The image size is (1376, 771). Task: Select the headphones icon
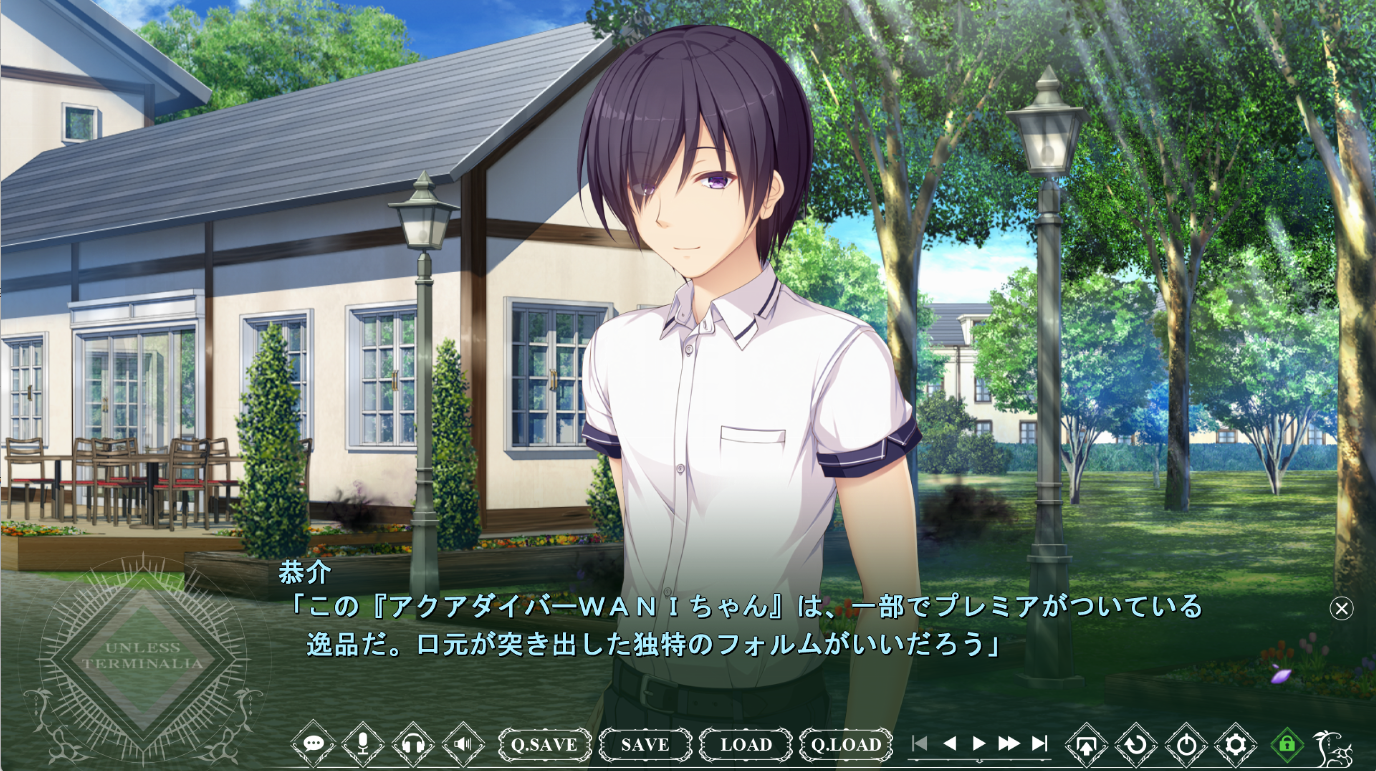pyautogui.click(x=413, y=744)
